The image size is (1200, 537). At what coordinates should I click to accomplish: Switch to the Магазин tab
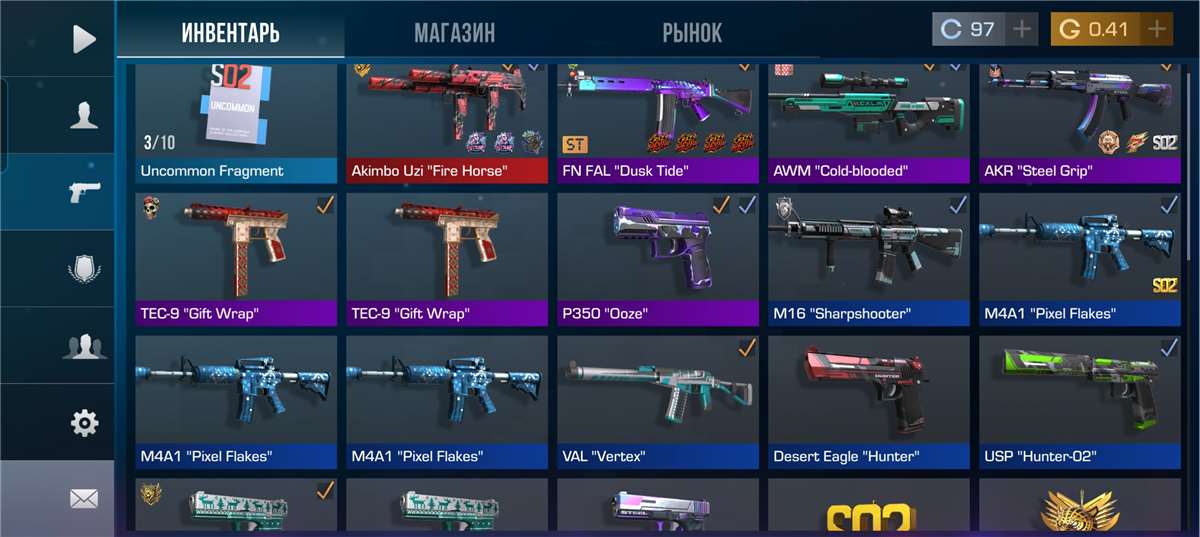(454, 33)
